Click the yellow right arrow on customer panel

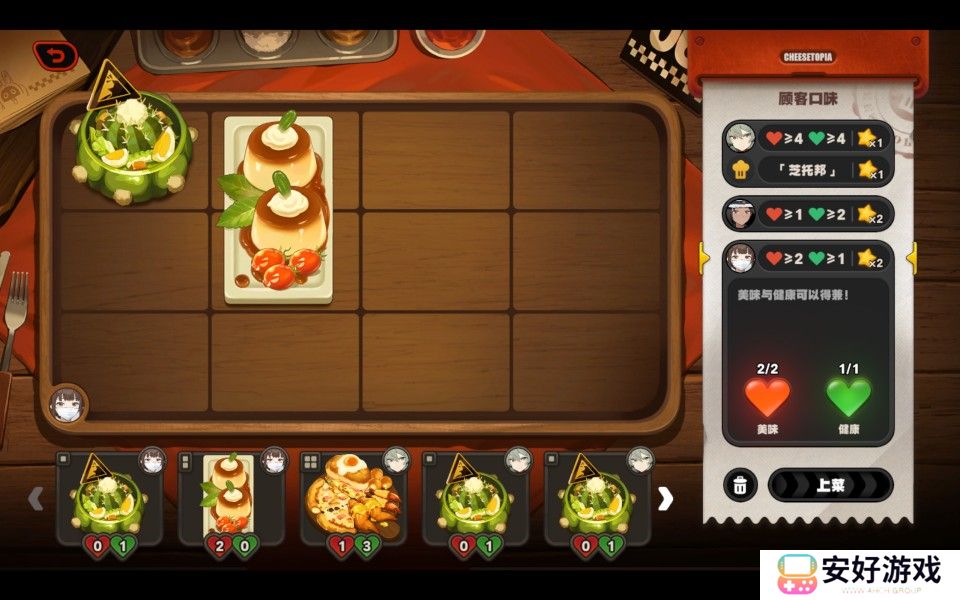[911, 258]
